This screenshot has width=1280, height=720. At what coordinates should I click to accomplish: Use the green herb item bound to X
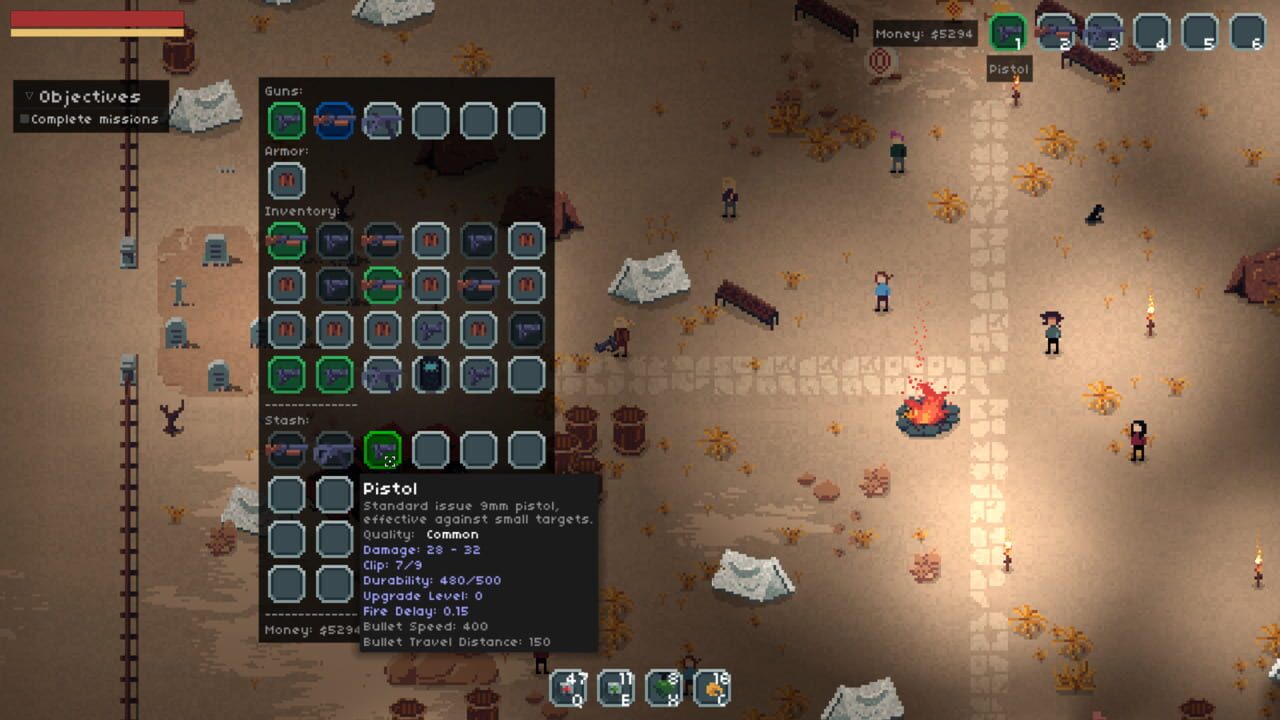click(x=665, y=687)
